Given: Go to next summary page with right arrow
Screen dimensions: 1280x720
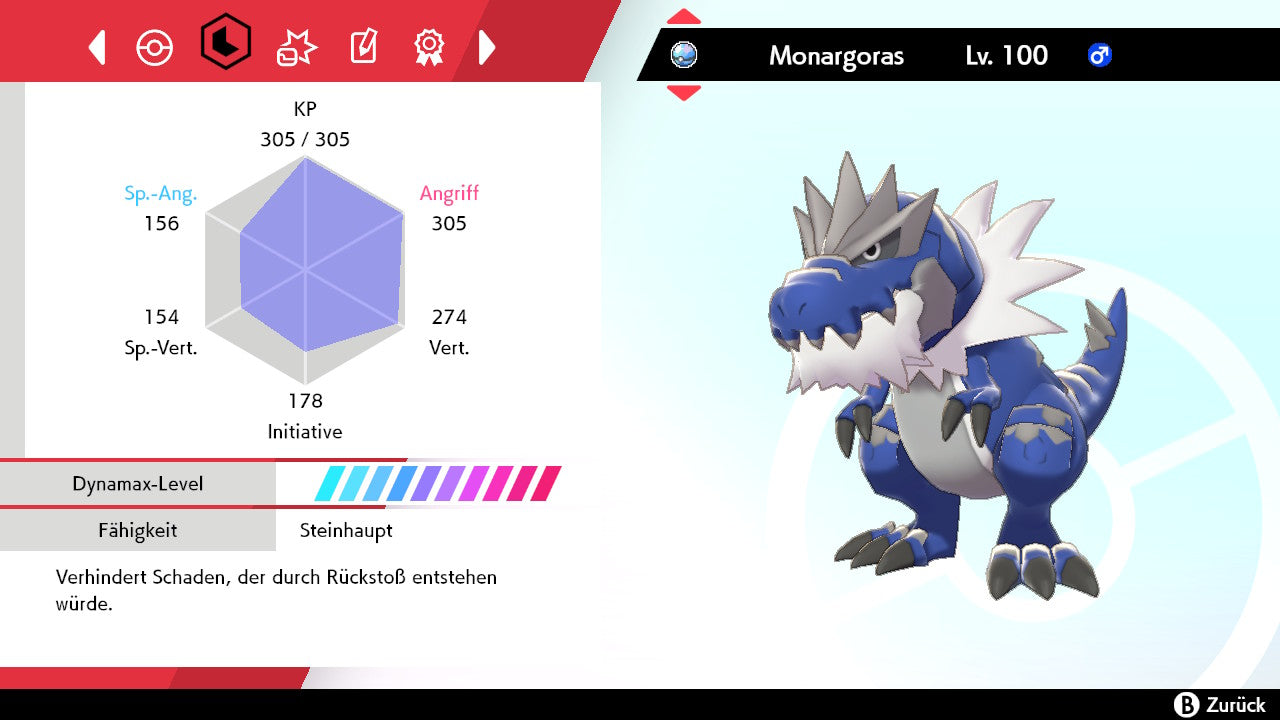Looking at the screenshot, I should tap(487, 47).
